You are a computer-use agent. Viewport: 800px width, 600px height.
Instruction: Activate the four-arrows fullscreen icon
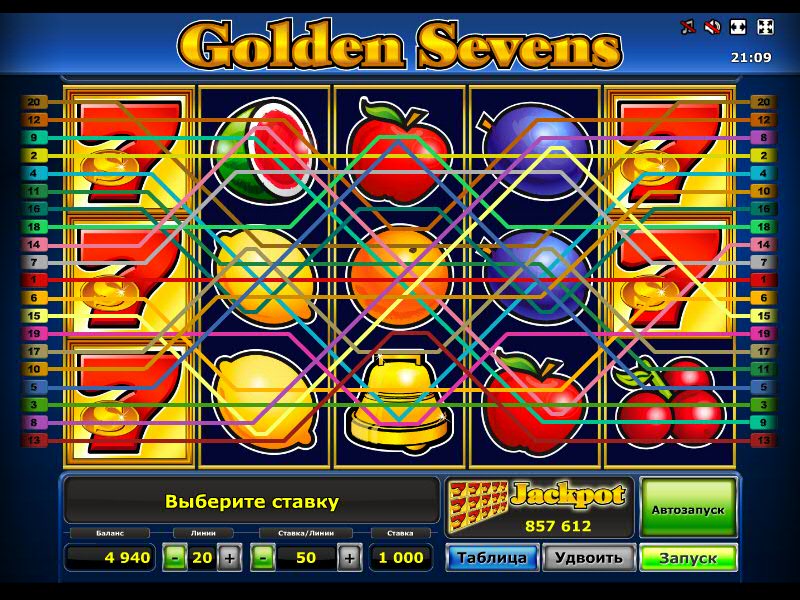pyautogui.click(x=765, y=27)
